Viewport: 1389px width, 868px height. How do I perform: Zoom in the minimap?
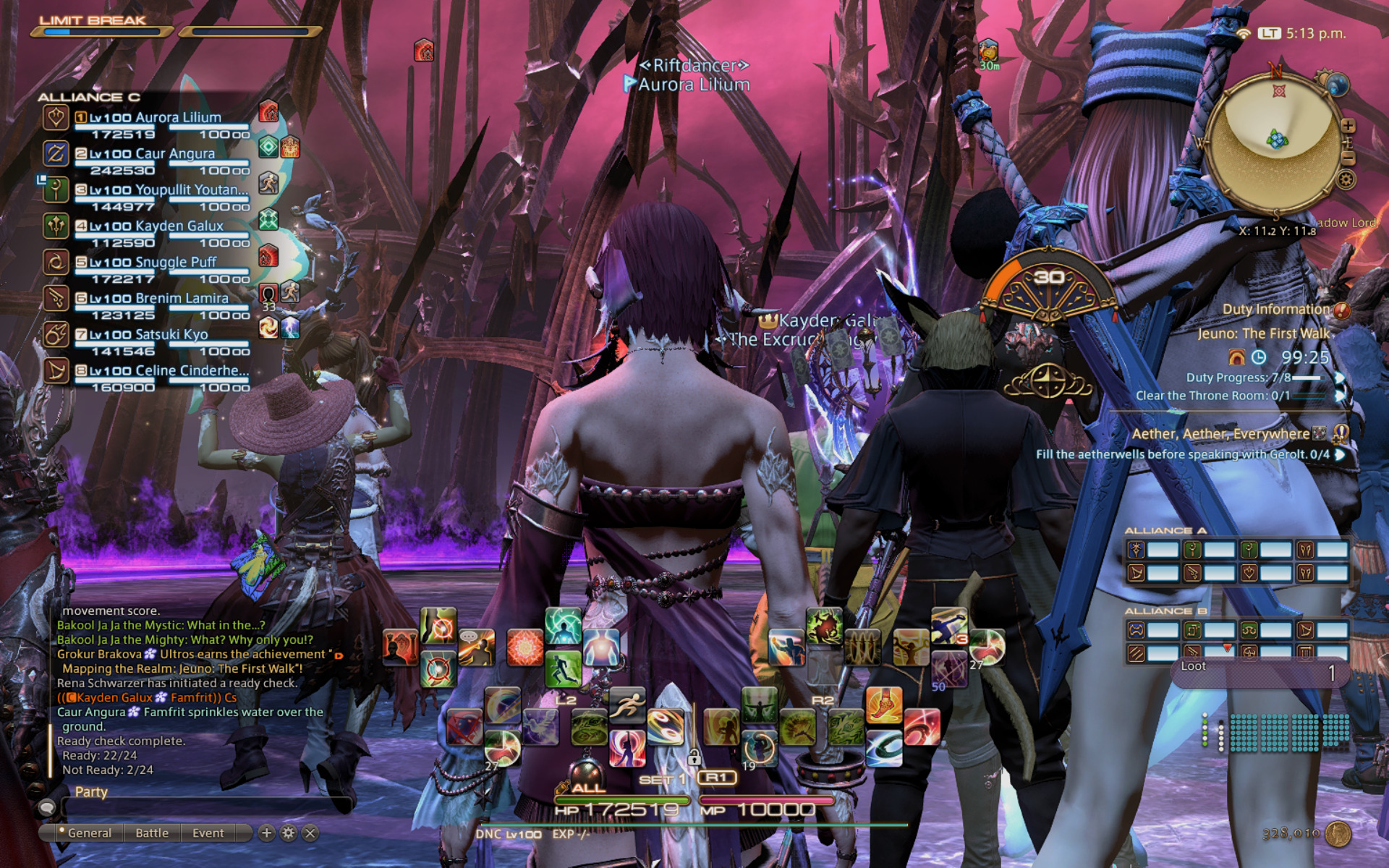(1348, 126)
